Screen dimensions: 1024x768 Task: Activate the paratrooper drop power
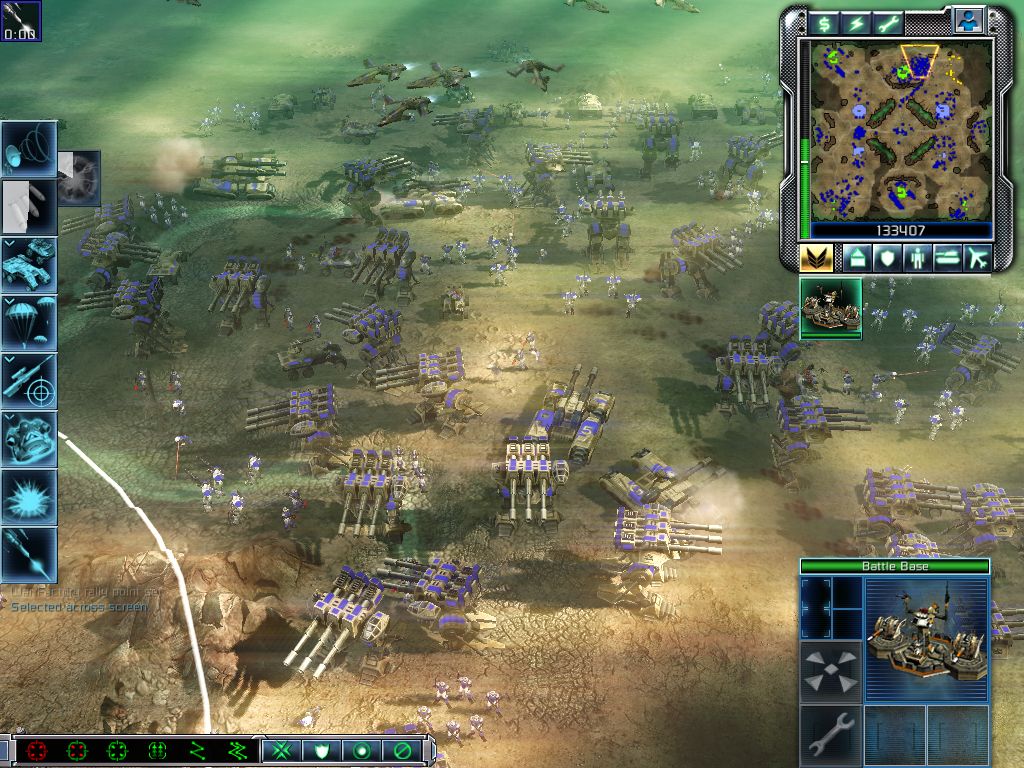[x=29, y=323]
